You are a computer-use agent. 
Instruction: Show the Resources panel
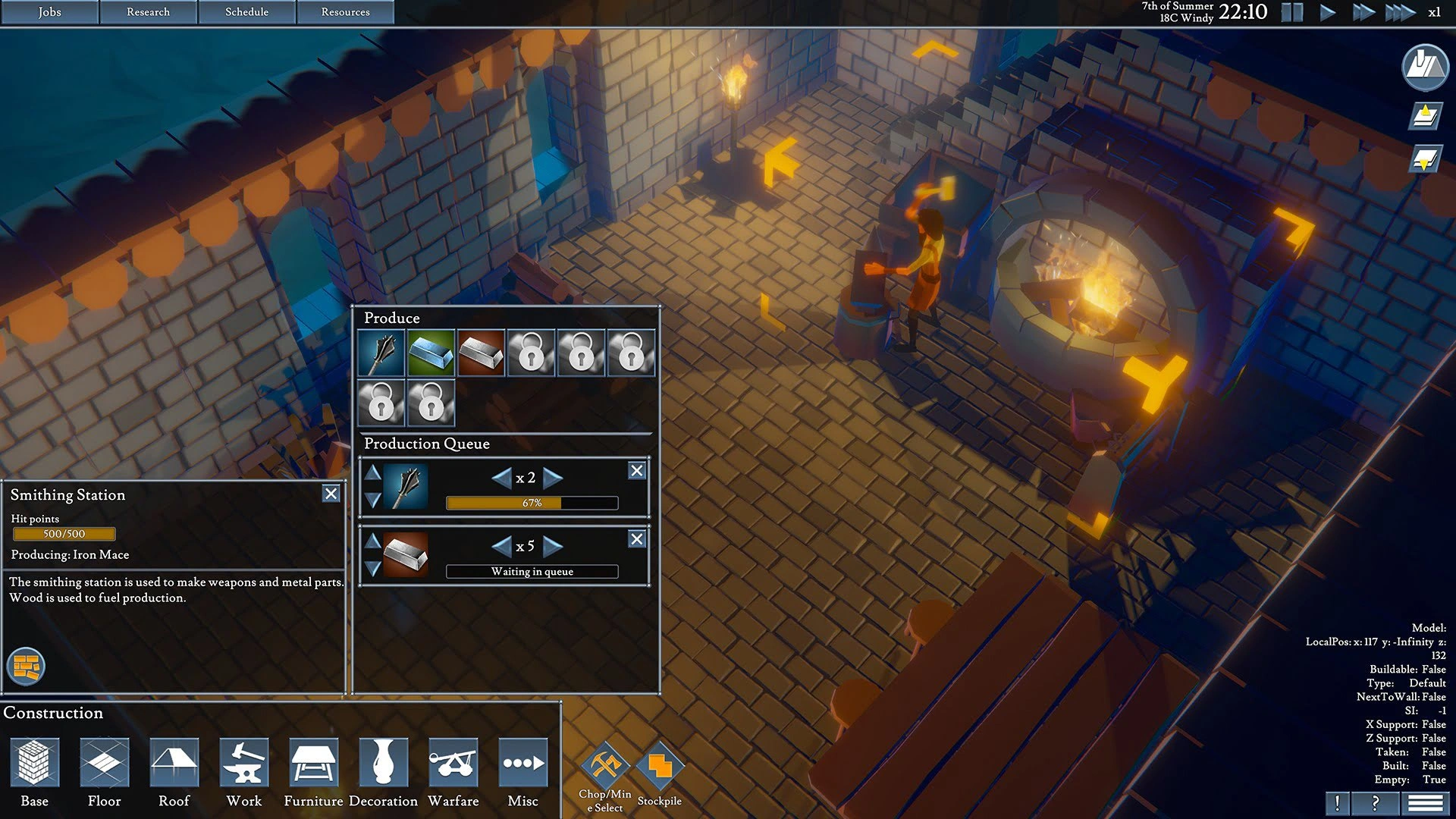click(345, 12)
